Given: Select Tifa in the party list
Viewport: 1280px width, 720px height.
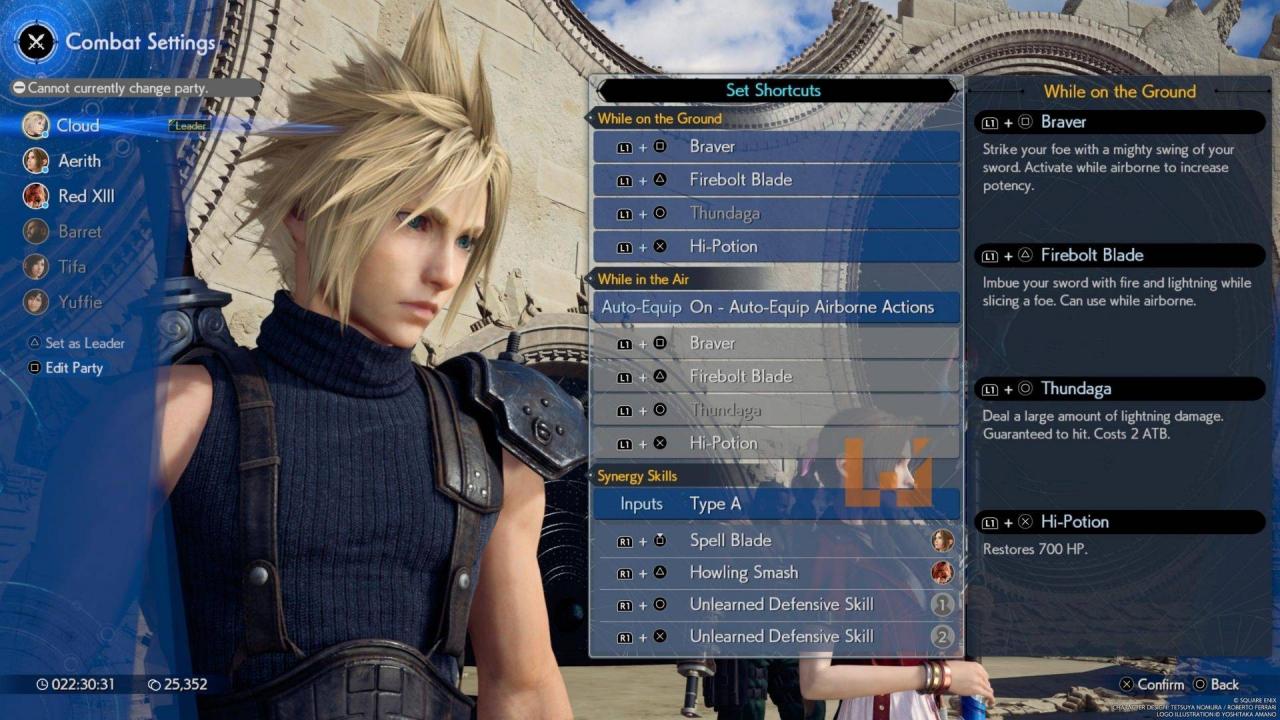Looking at the screenshot, I should point(71,266).
